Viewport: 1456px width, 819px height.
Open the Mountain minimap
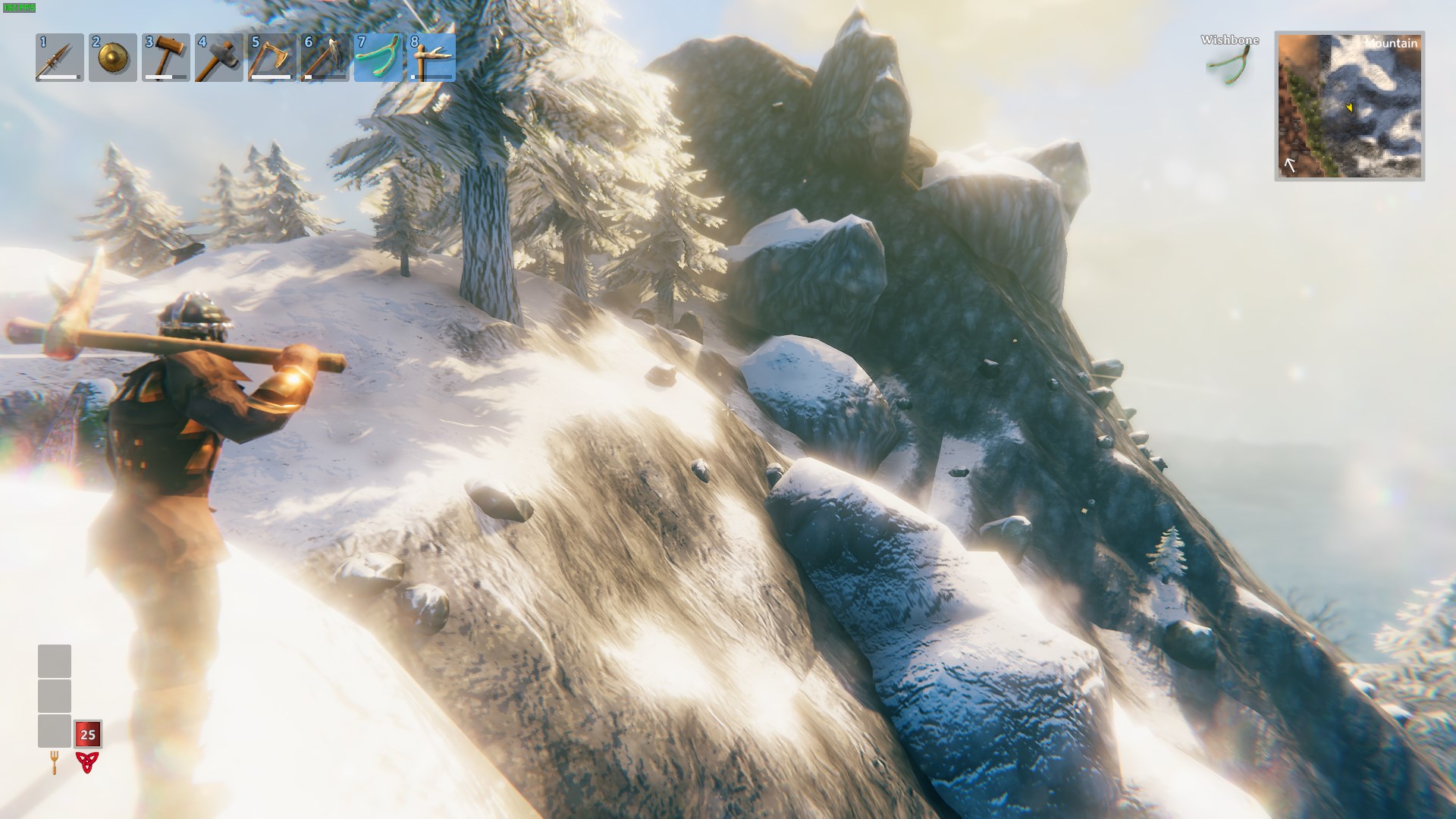1349,106
